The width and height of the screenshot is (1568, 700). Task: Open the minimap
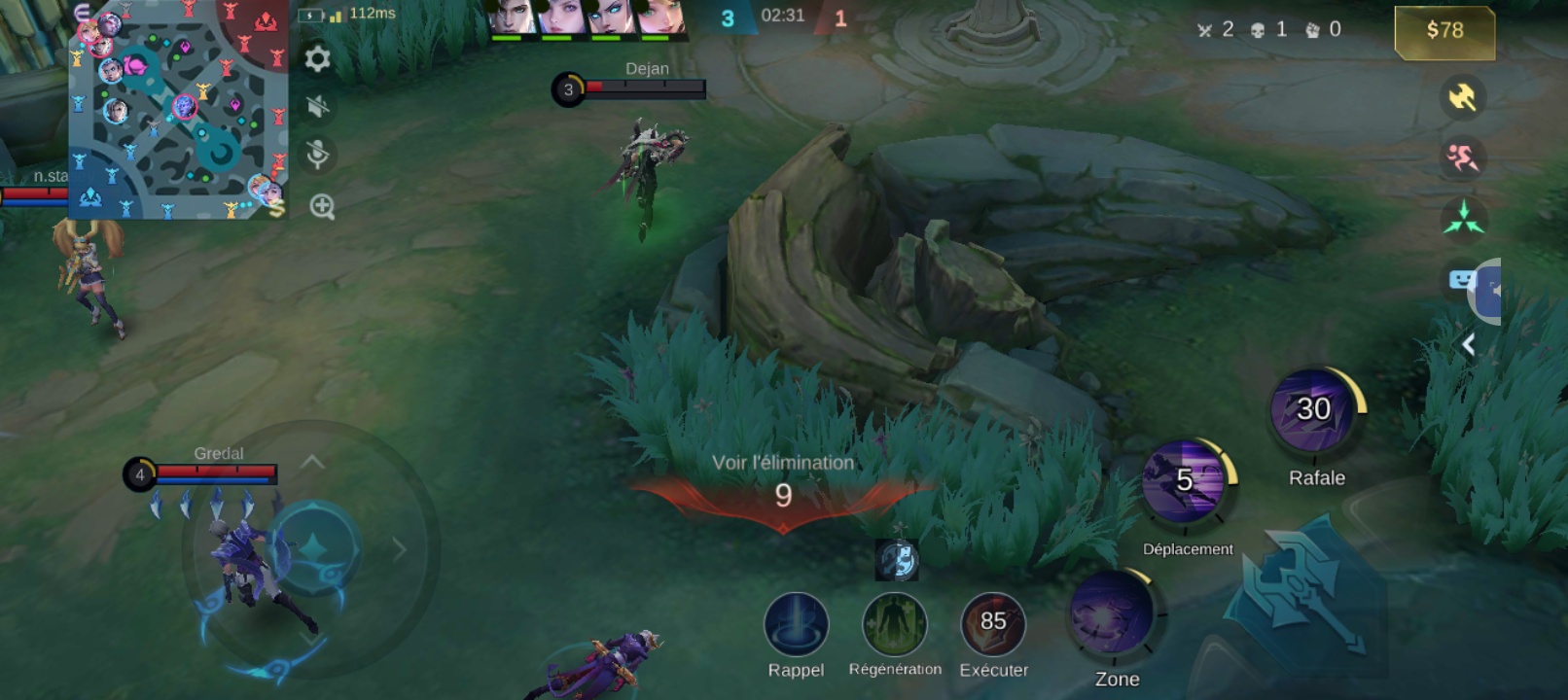point(178,109)
